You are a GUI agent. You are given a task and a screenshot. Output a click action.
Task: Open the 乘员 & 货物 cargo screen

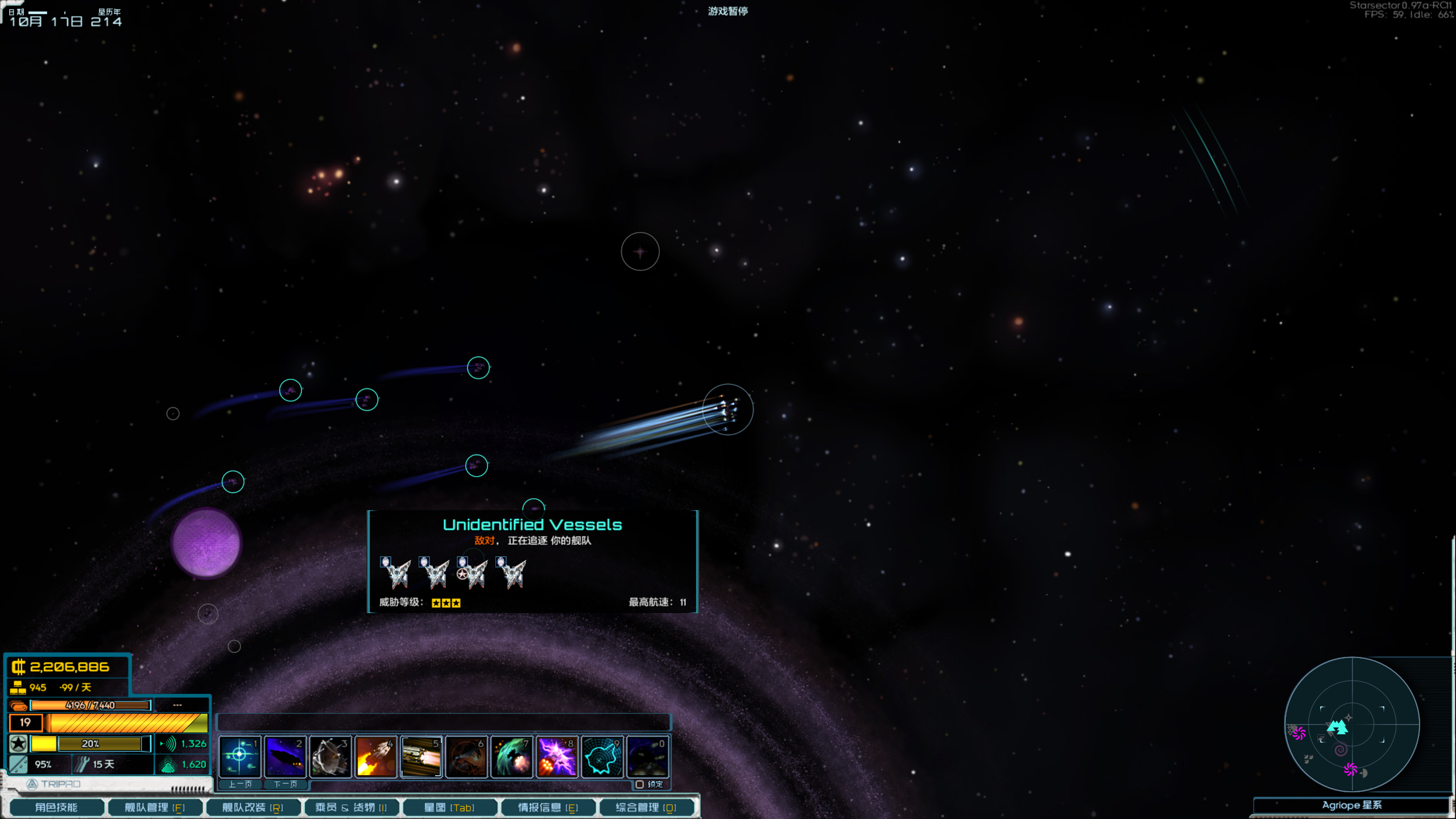(x=351, y=807)
